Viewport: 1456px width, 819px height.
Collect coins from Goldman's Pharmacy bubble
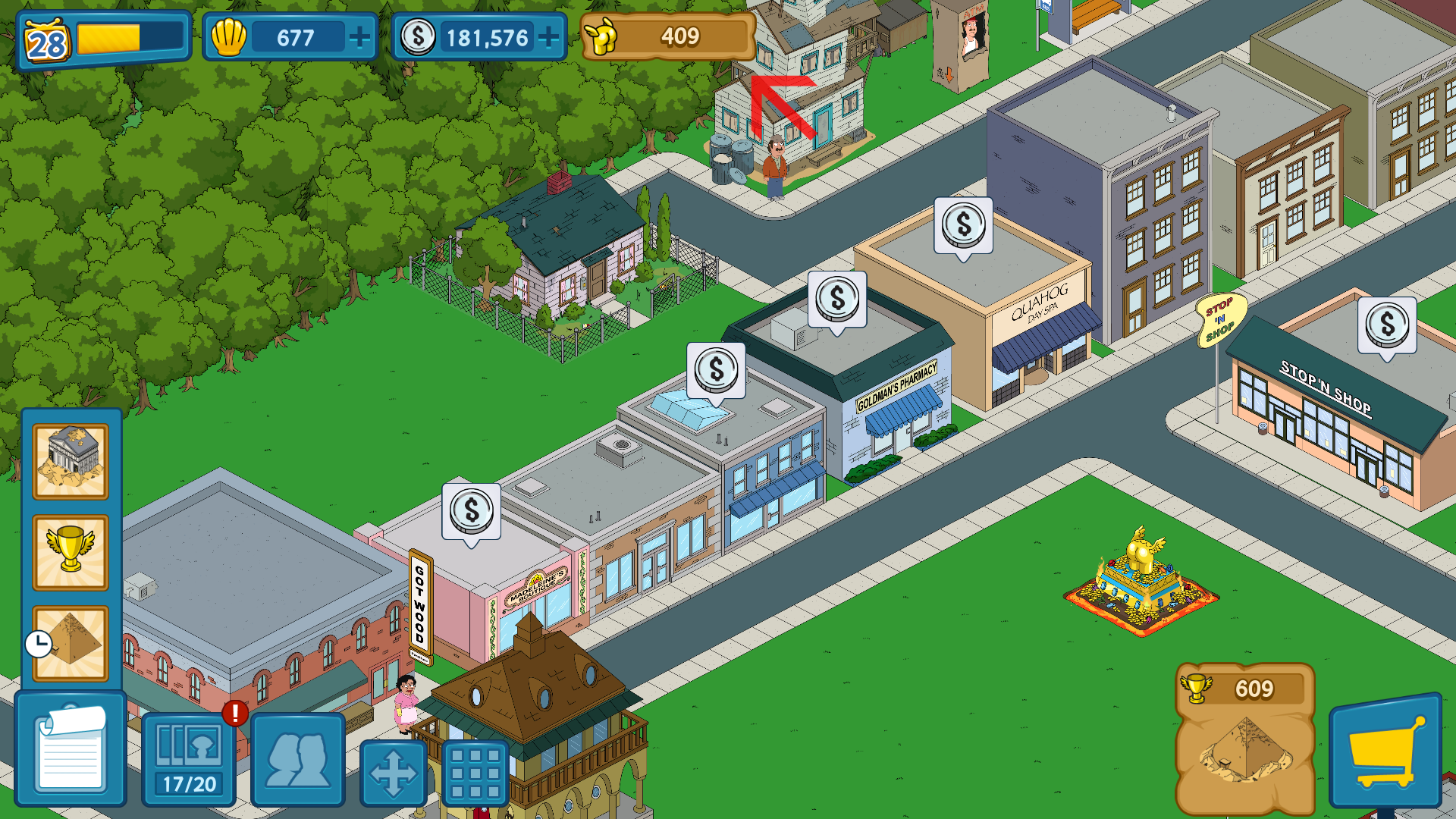(x=837, y=299)
